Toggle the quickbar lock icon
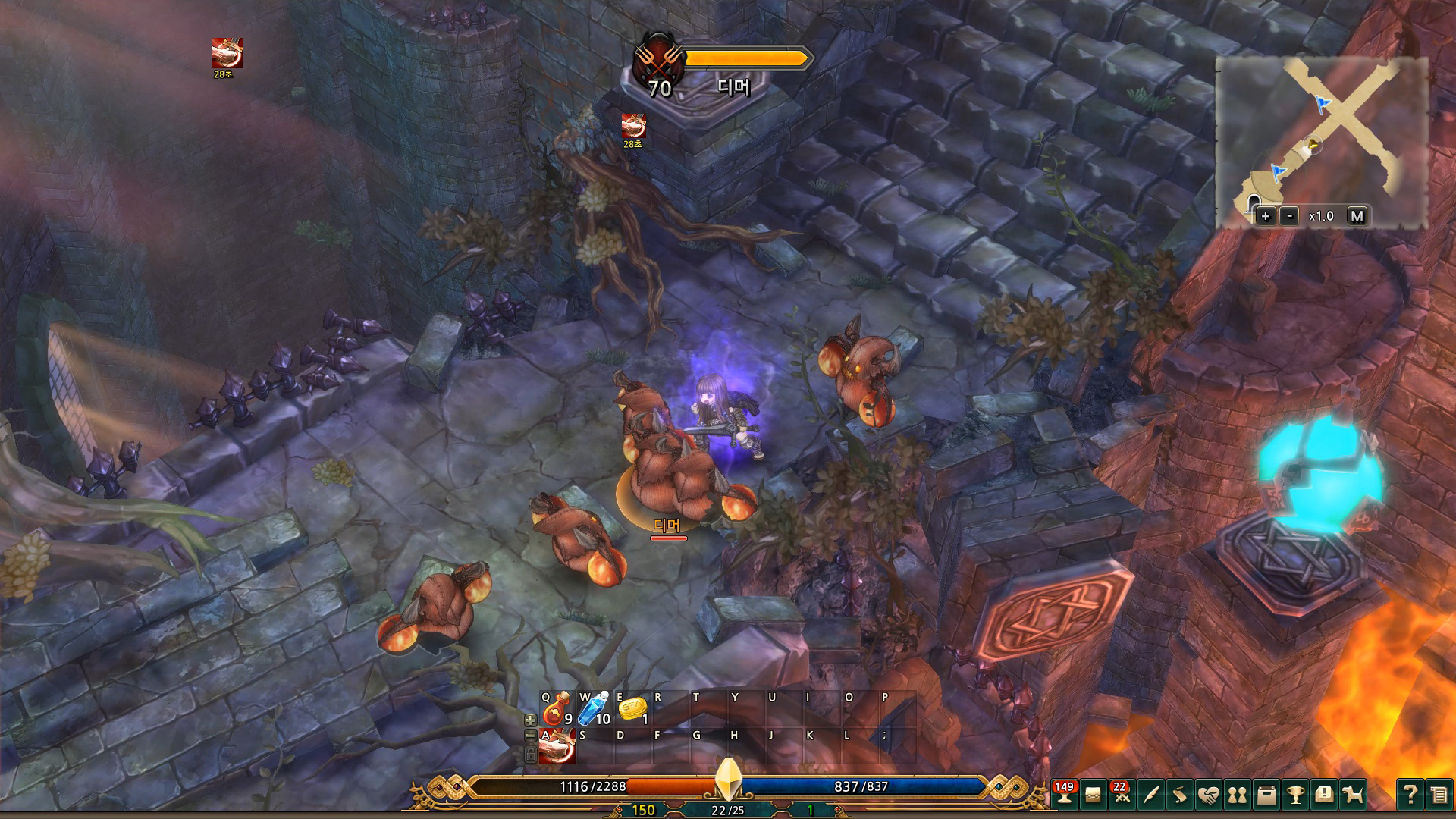This screenshot has width=1456, height=819. [x=531, y=755]
